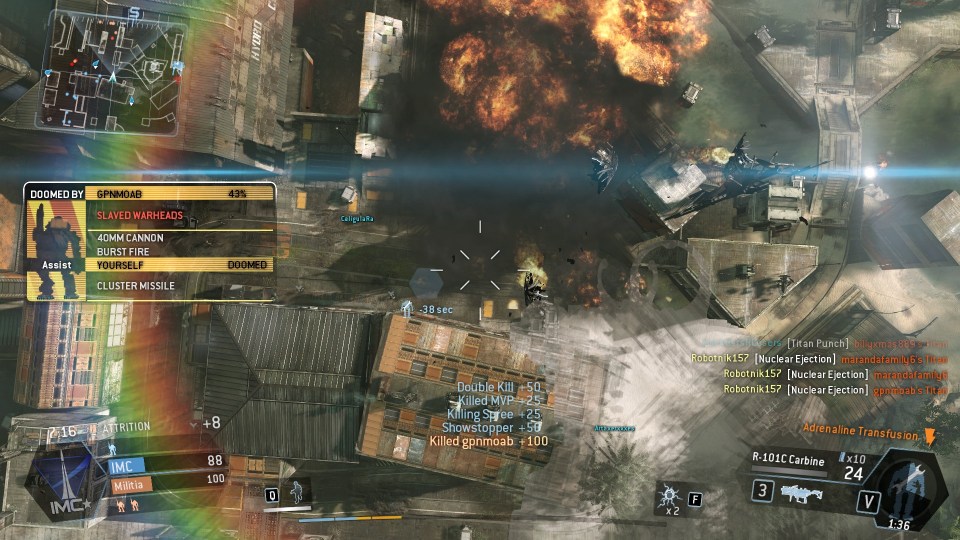
Task: Click the minimap radar display
Action: [108, 68]
